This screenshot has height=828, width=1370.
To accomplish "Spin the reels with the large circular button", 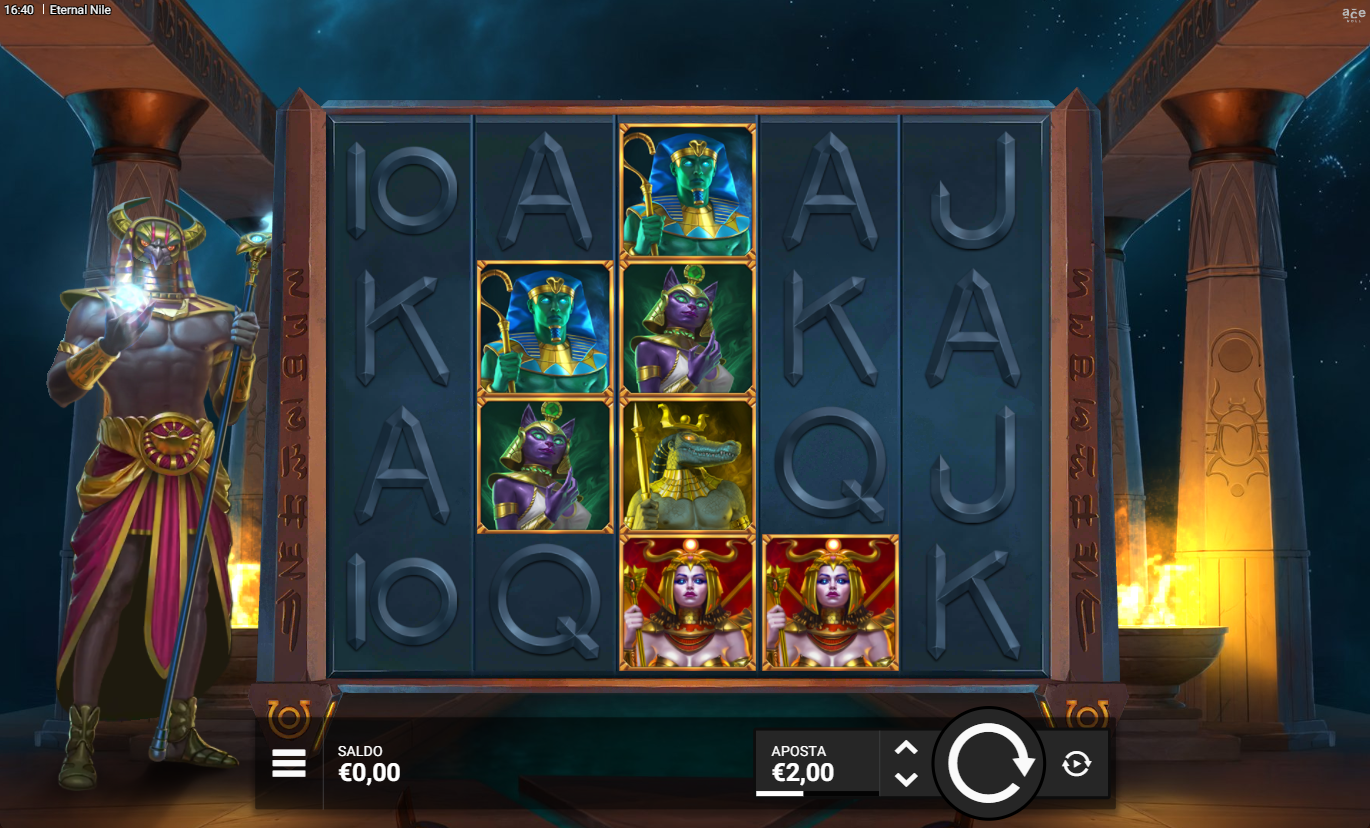I will click(x=989, y=764).
